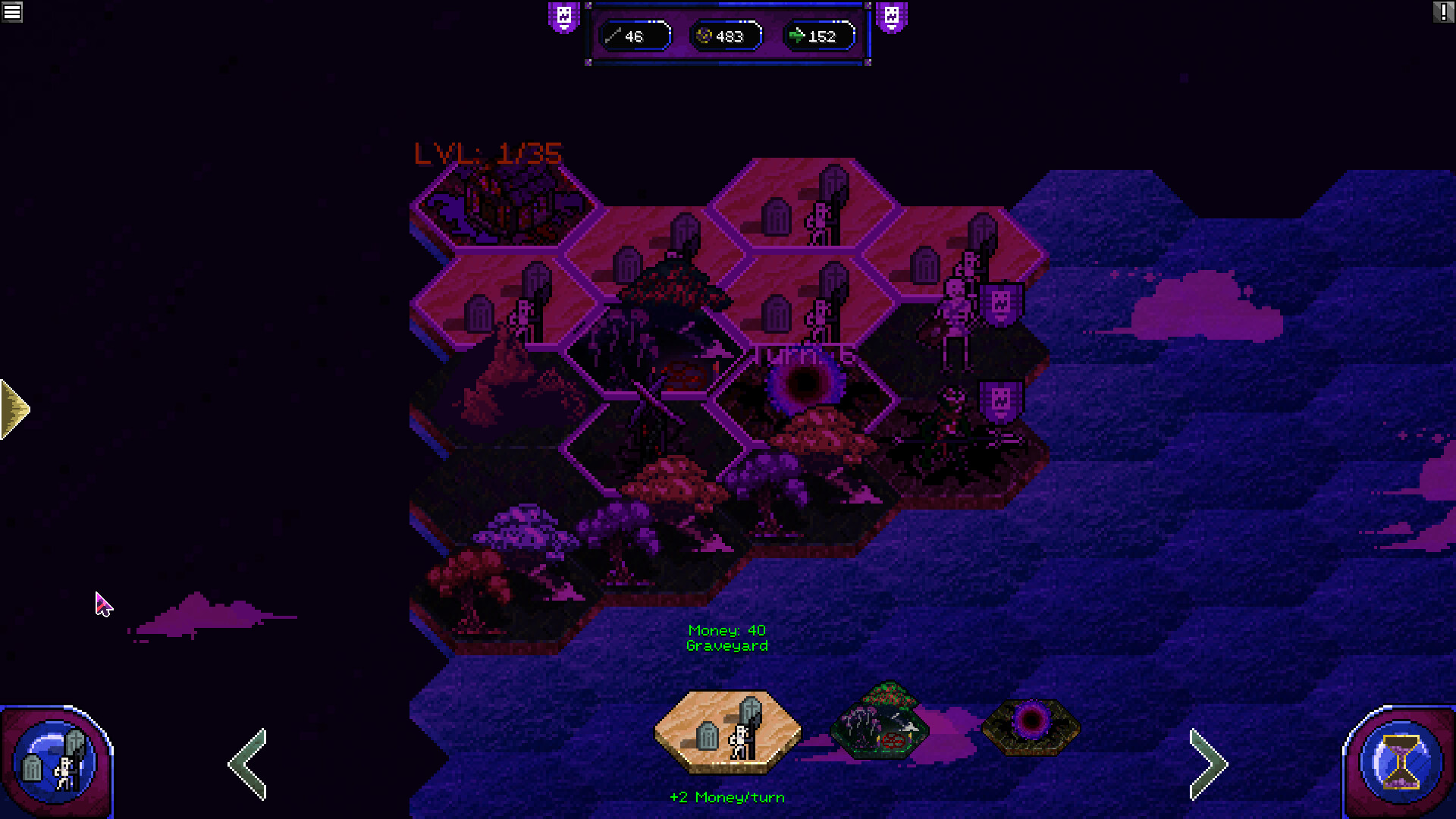Show next tiles with right arrow

(x=1208, y=764)
